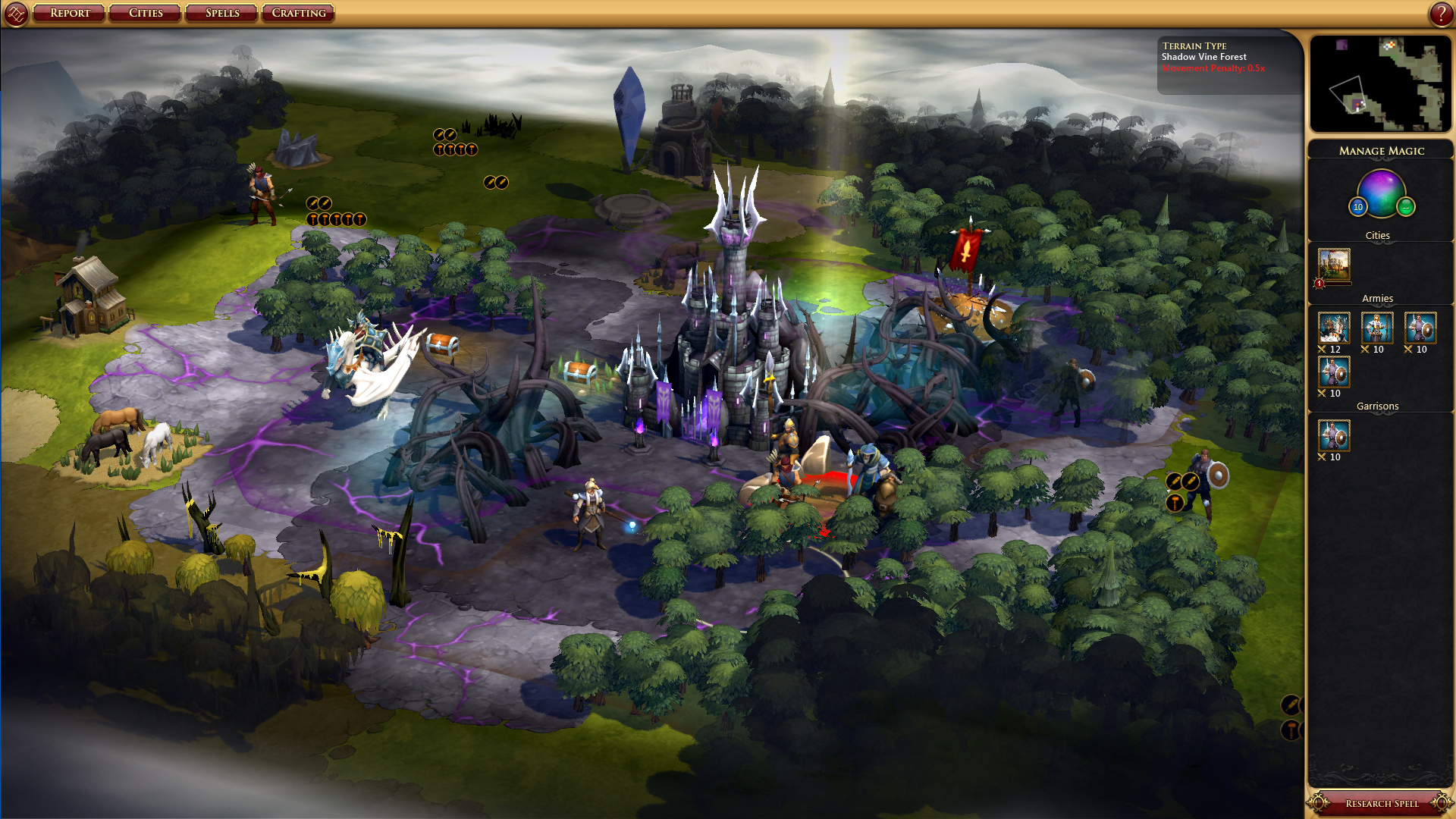Open the Manage Magic mana orb
Screen dimensions: 1456x819
click(x=1381, y=192)
